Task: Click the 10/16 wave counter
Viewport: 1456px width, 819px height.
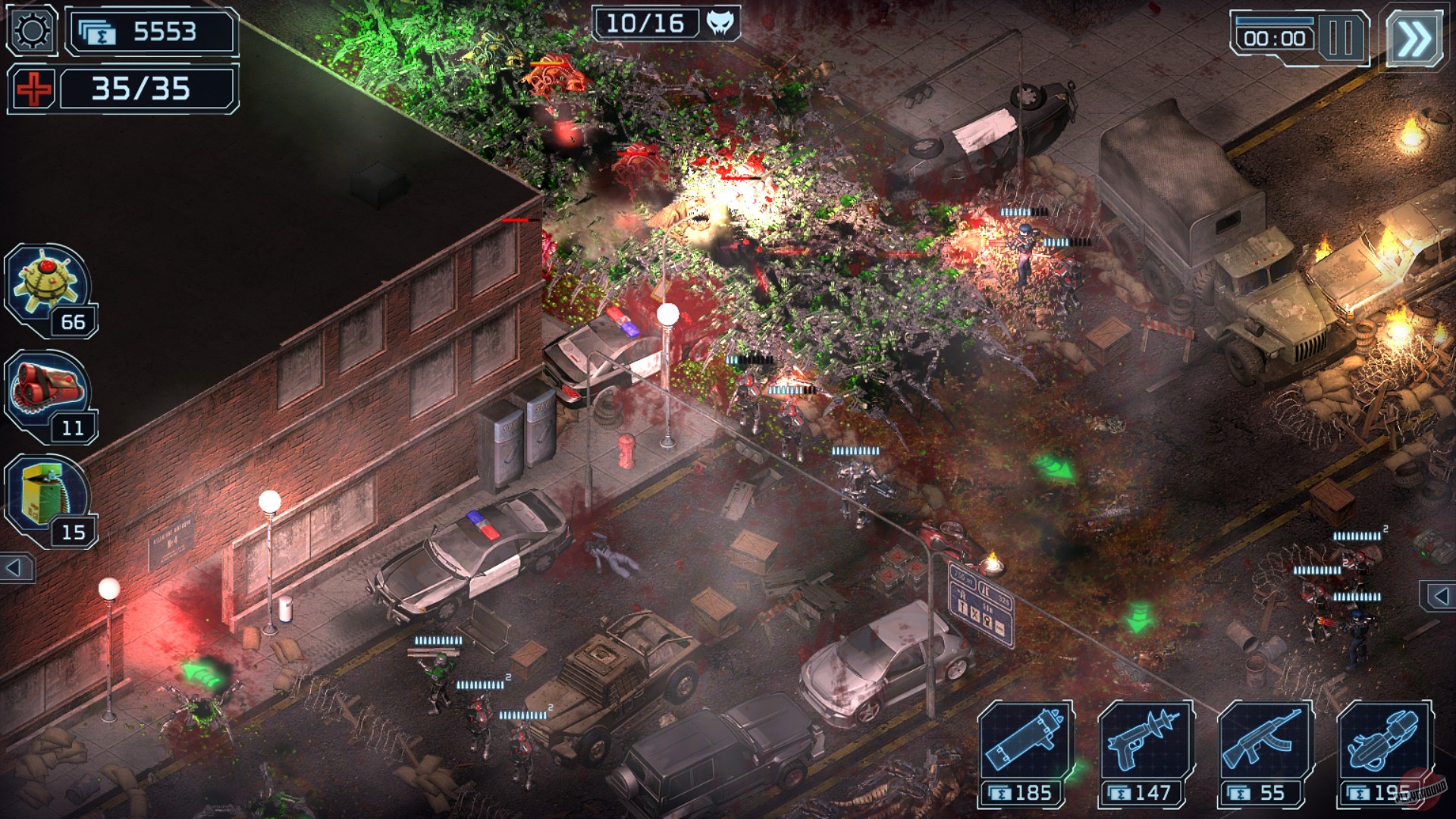Action: (x=646, y=23)
